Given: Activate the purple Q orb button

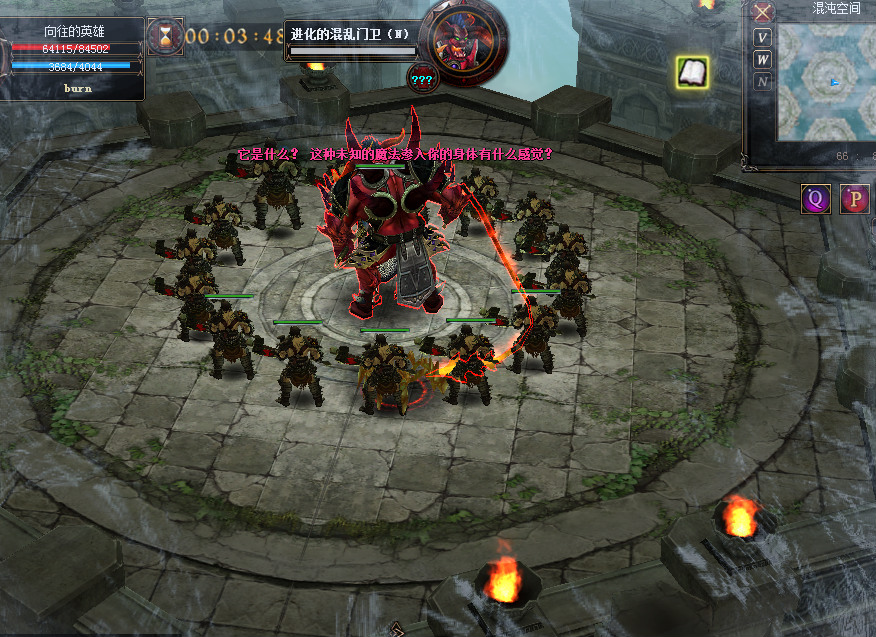Looking at the screenshot, I should 816,198.
